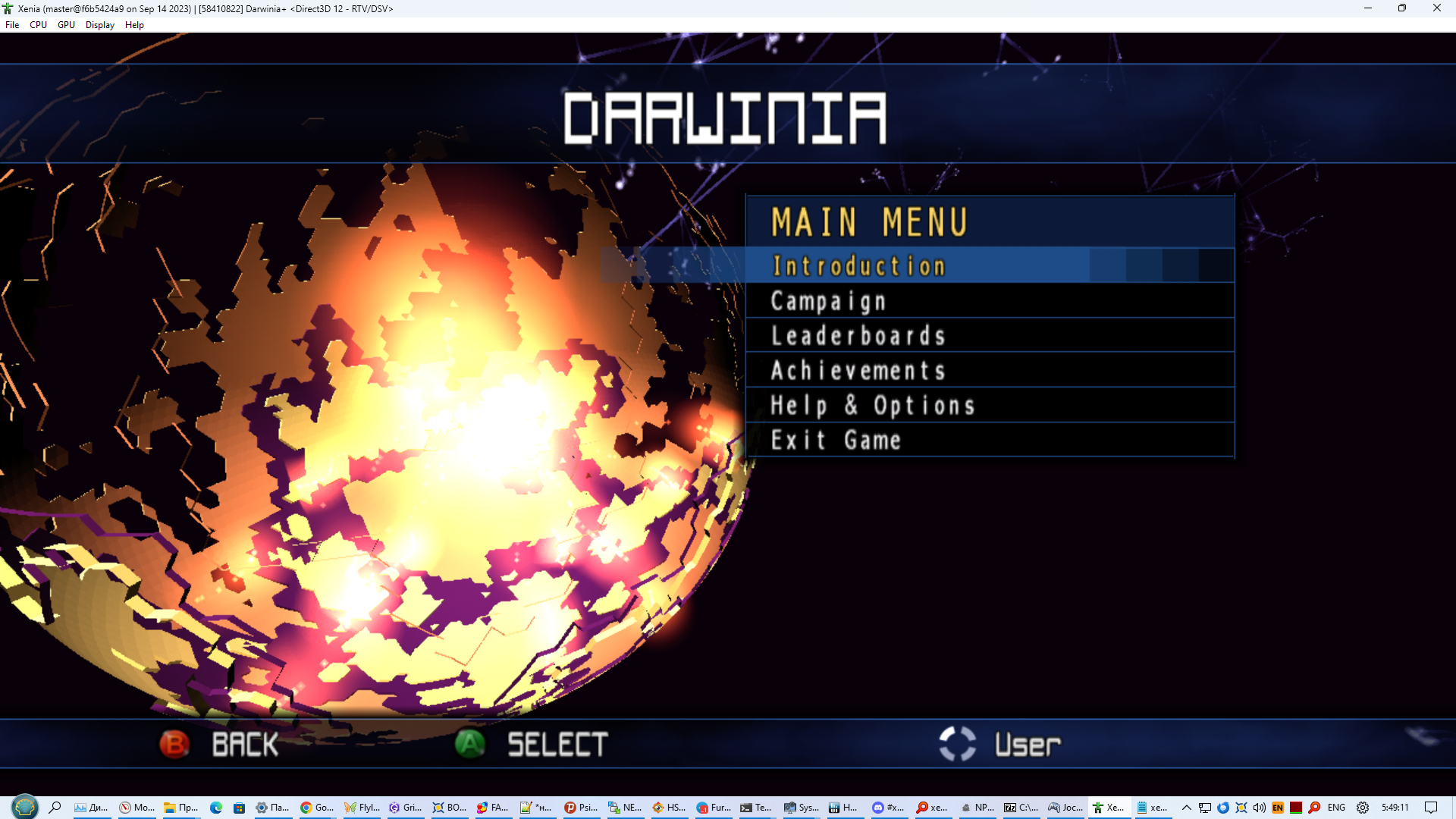This screenshot has height=819, width=1456.
Task: Click the Firefox icon in the system tray
Action: [1222, 807]
